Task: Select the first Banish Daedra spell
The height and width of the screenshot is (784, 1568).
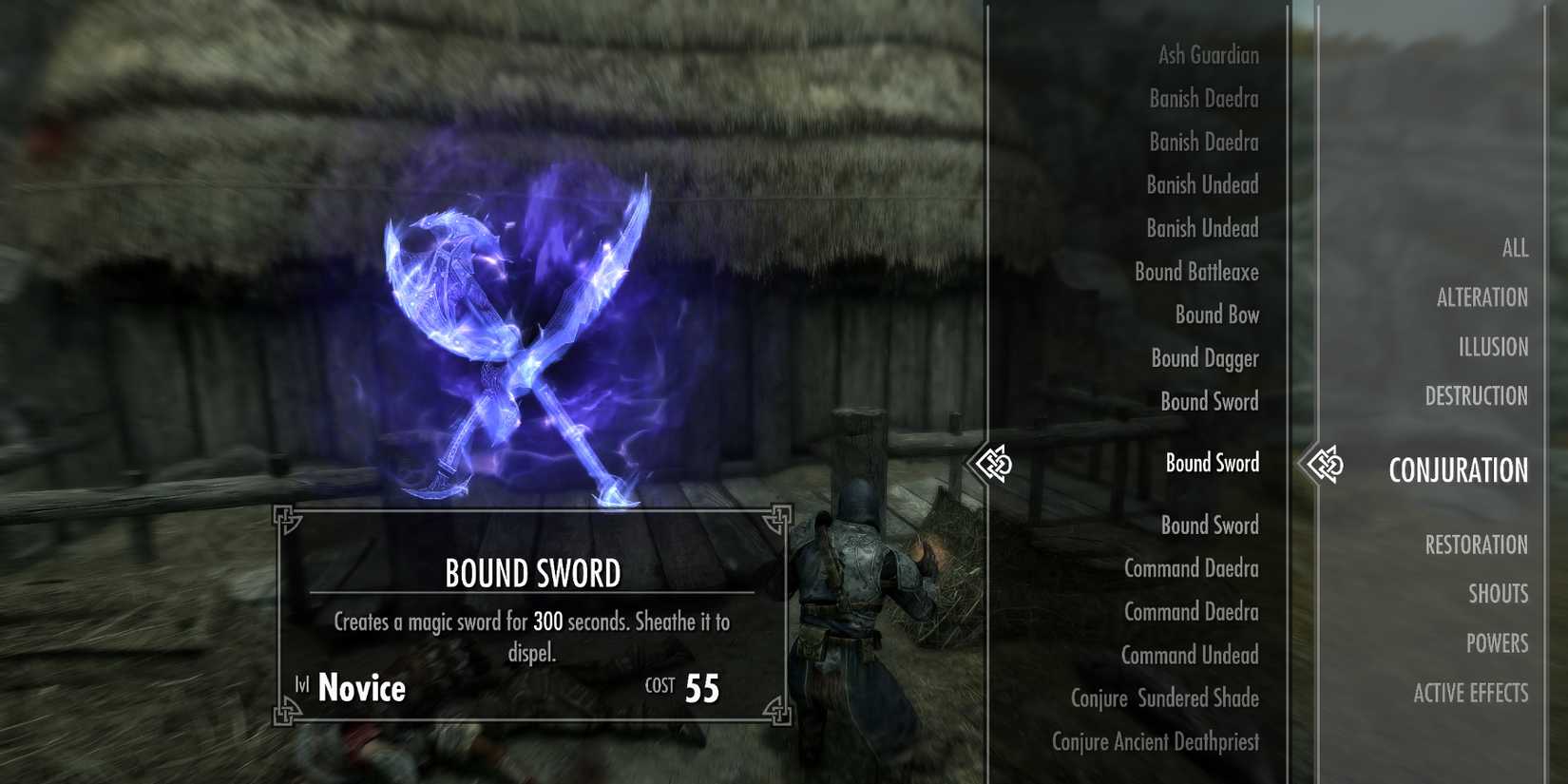Action: click(x=1202, y=99)
